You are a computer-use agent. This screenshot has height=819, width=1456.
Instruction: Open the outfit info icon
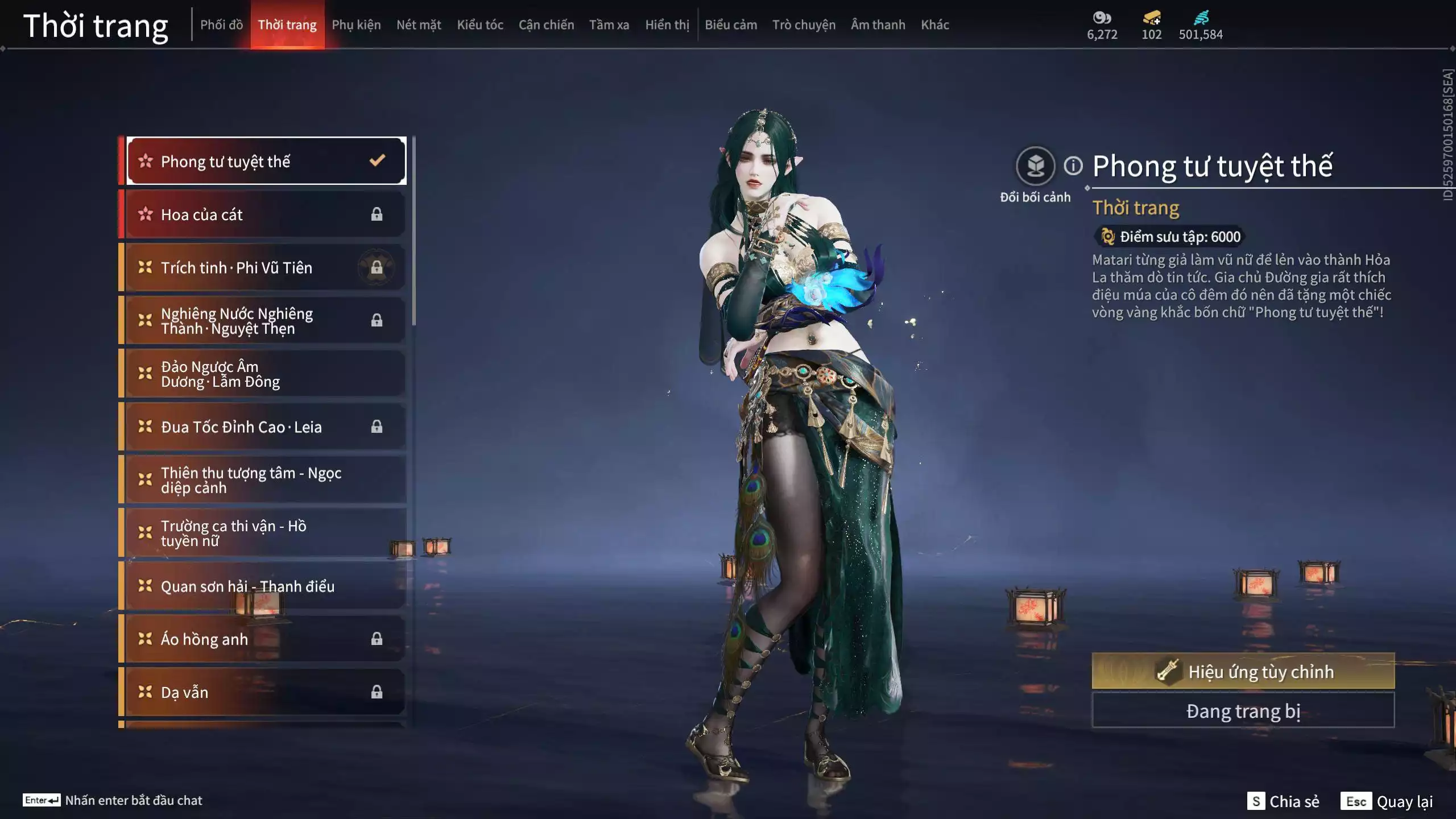pyautogui.click(x=1073, y=166)
